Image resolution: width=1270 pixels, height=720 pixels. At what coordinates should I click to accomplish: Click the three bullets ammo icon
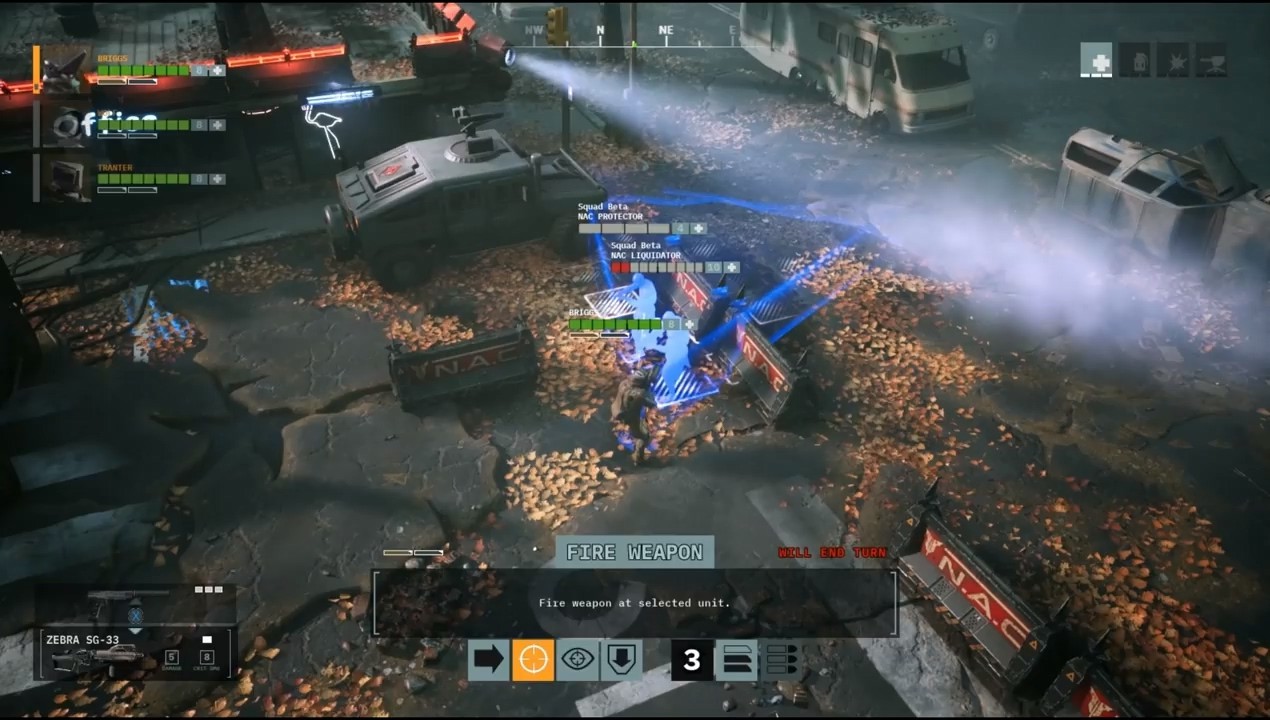point(781,661)
